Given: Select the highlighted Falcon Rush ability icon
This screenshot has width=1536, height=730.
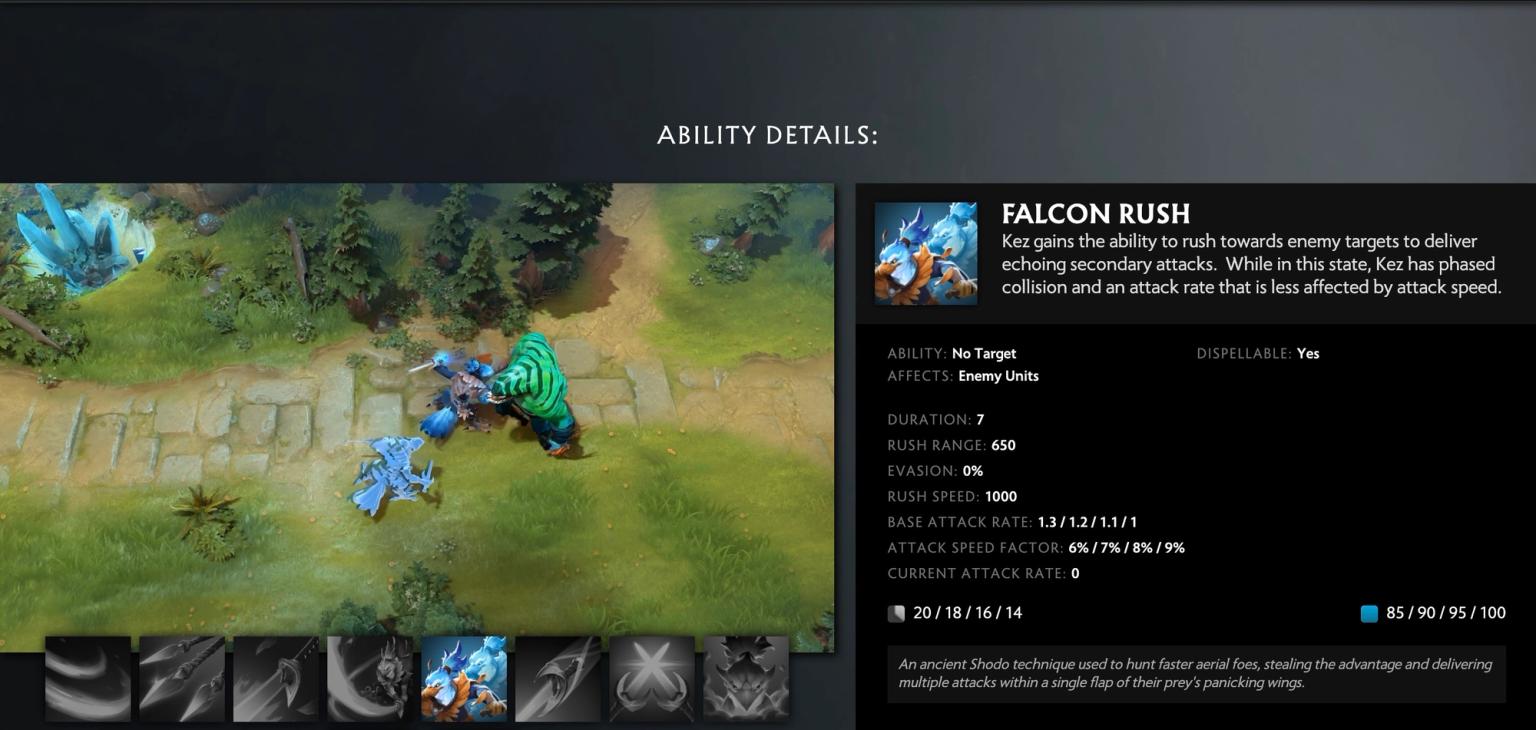Looking at the screenshot, I should 464,679.
